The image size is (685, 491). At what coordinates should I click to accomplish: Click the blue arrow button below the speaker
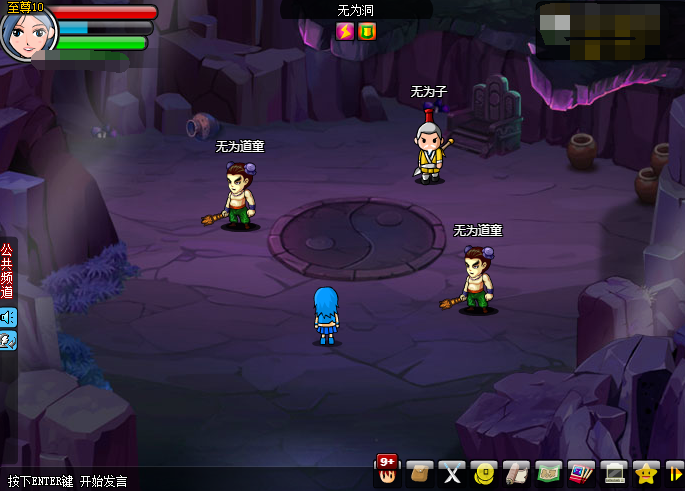click(8, 341)
